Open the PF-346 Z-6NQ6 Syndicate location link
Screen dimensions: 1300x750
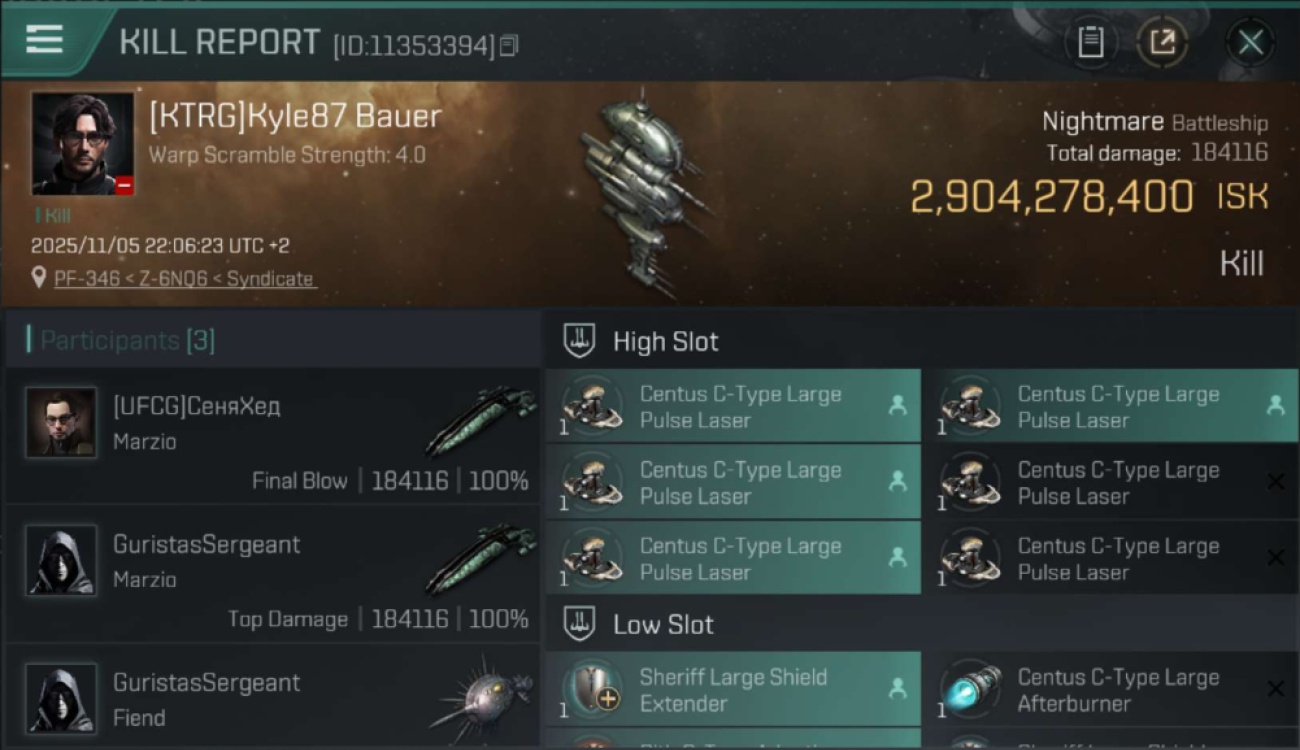(x=184, y=279)
